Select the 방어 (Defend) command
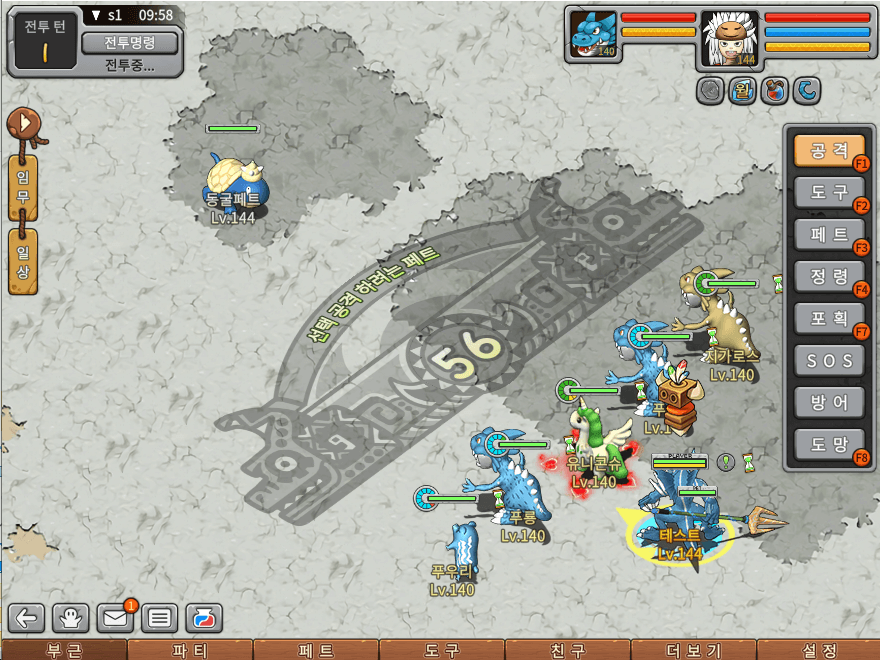The height and width of the screenshot is (660, 880). coord(827,402)
